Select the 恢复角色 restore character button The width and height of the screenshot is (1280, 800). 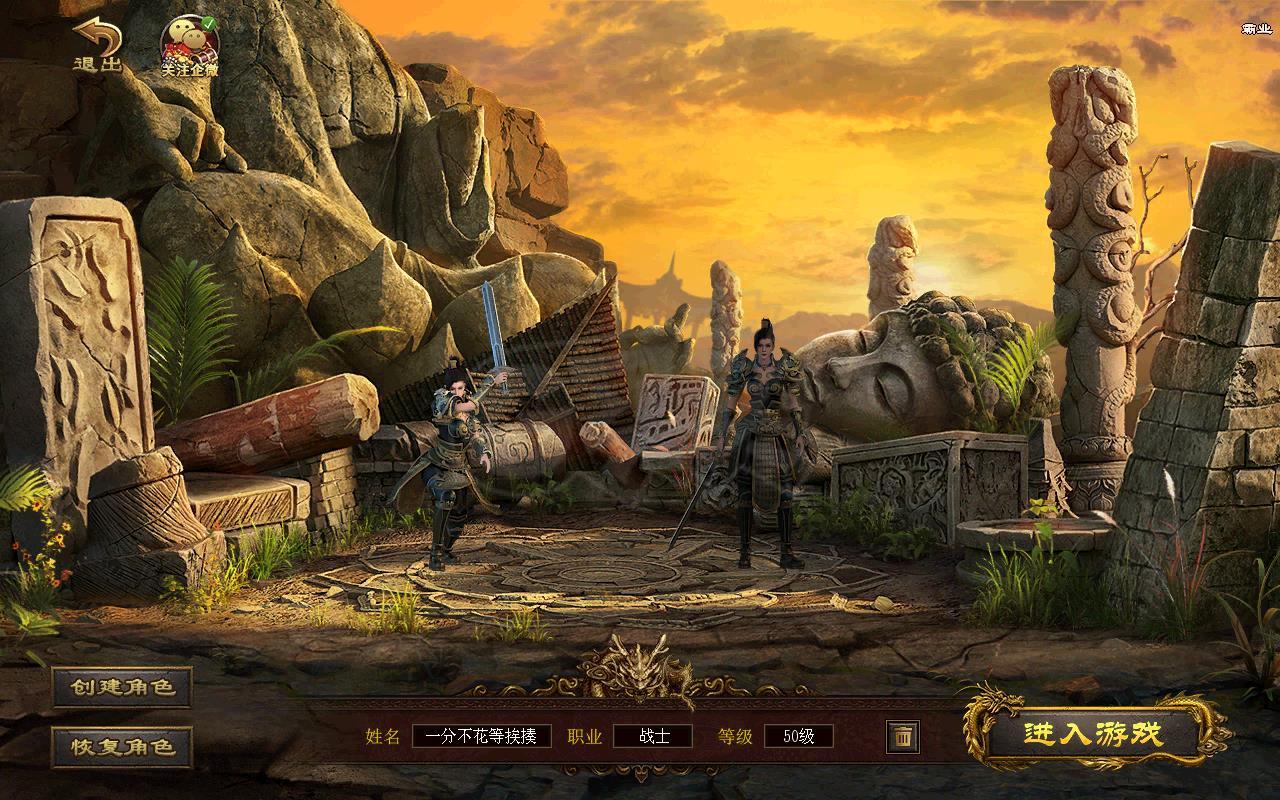point(122,747)
